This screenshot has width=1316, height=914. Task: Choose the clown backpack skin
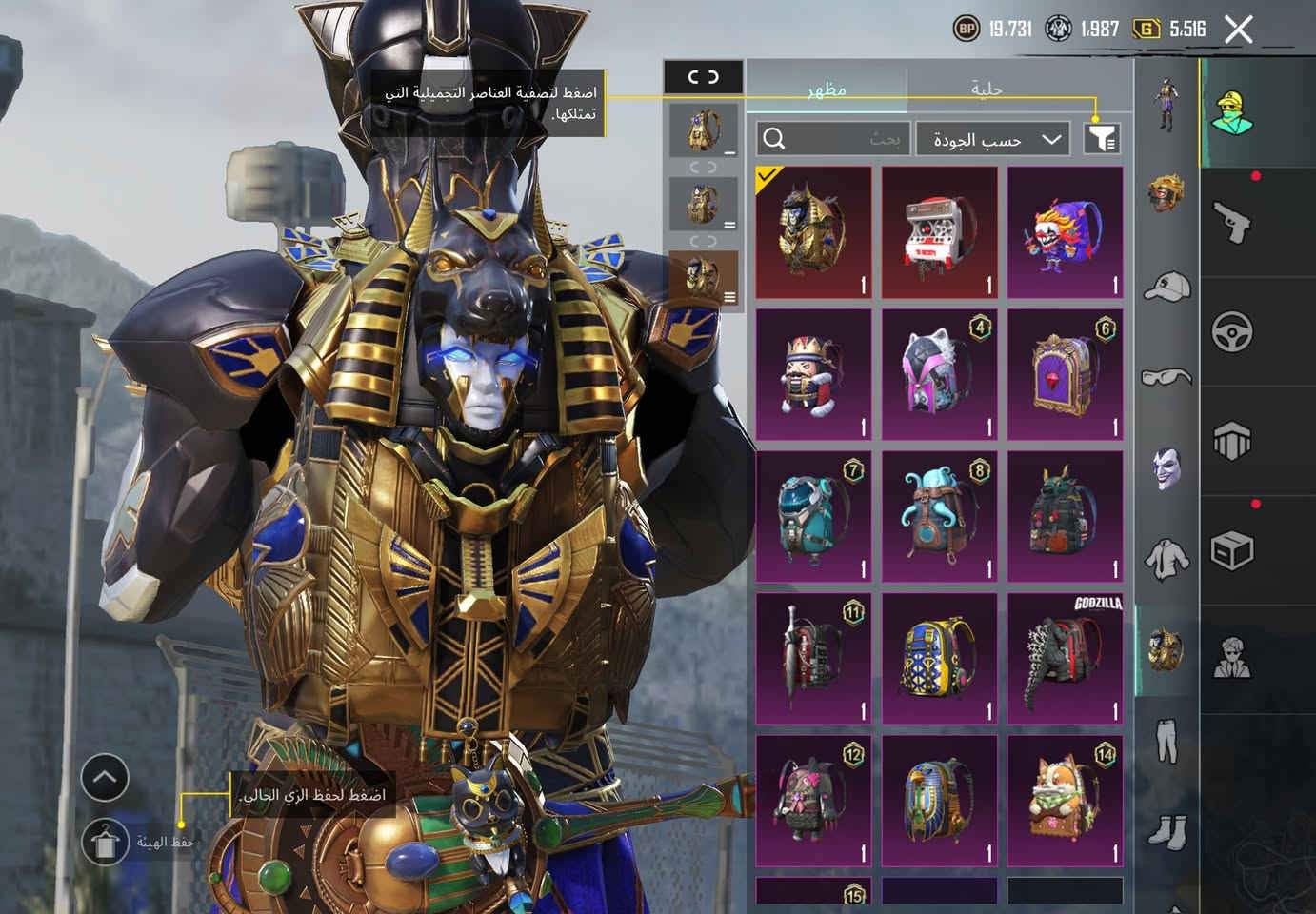[x=1065, y=233]
